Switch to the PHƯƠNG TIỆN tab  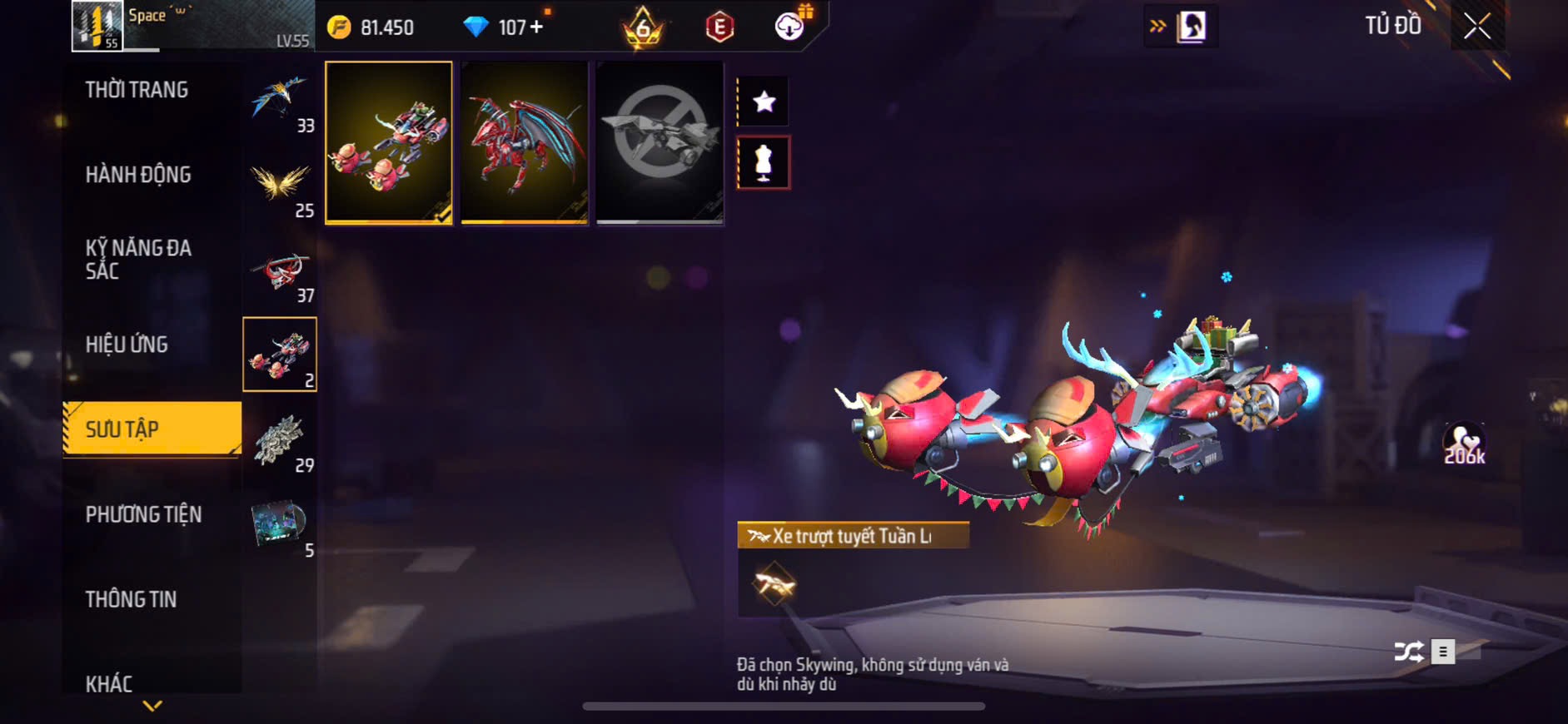pos(143,514)
